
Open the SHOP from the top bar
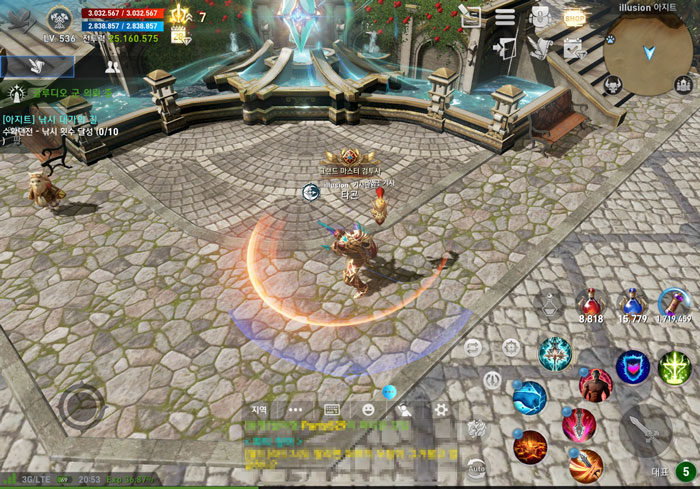click(573, 17)
